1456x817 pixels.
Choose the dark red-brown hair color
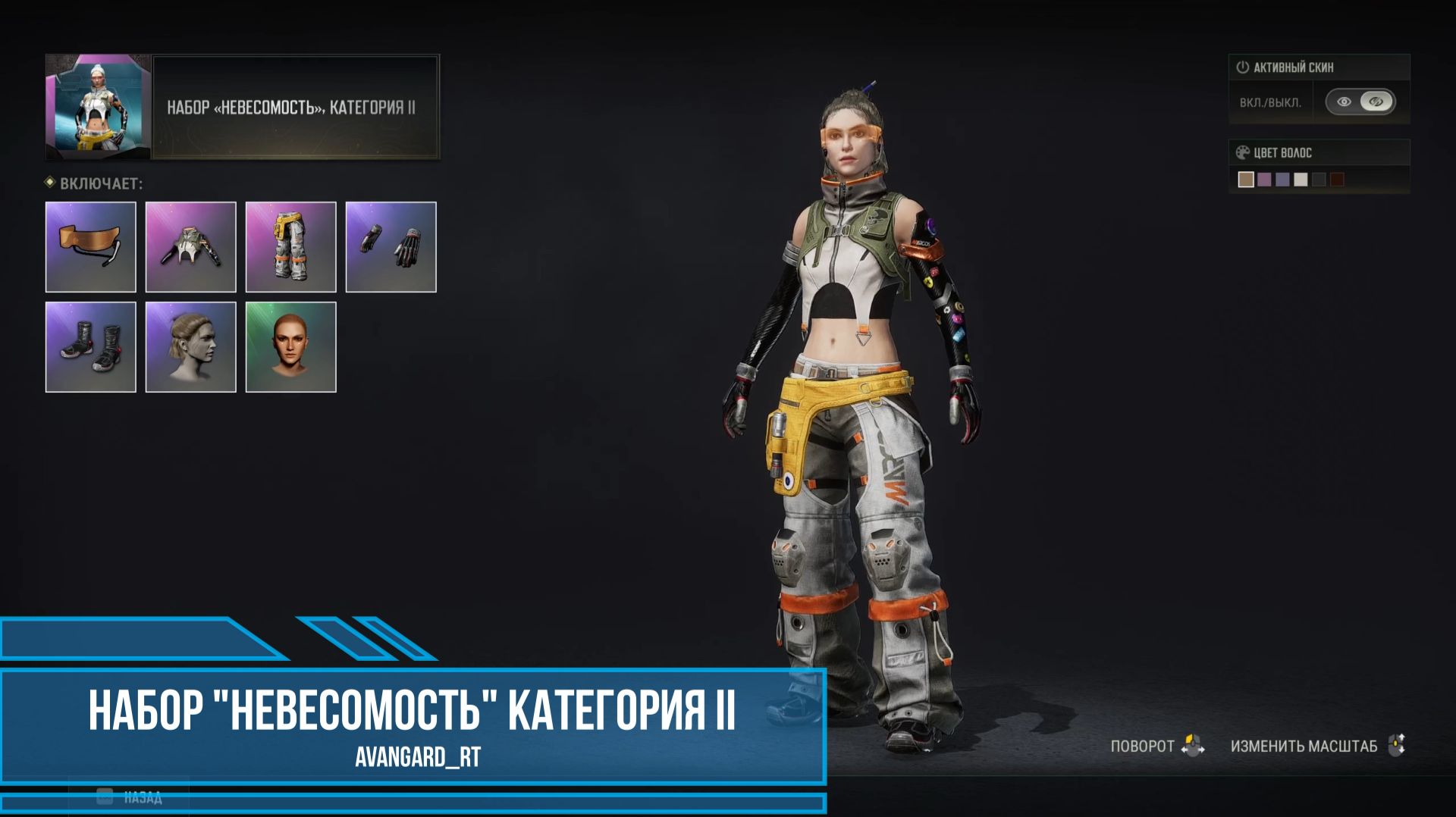coord(1337,180)
